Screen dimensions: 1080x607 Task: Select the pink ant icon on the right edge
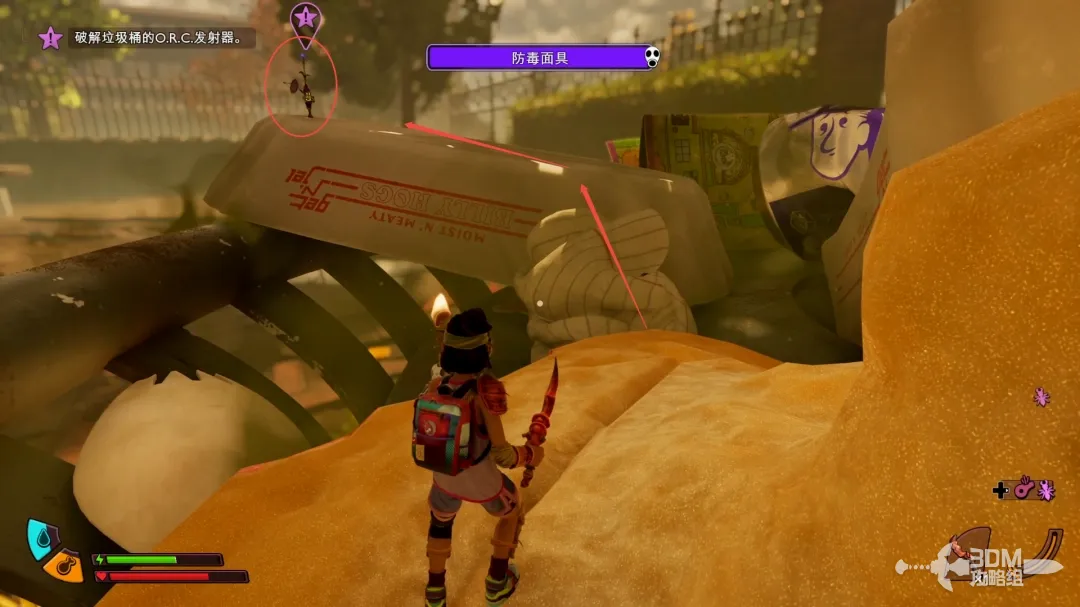(x=1042, y=397)
